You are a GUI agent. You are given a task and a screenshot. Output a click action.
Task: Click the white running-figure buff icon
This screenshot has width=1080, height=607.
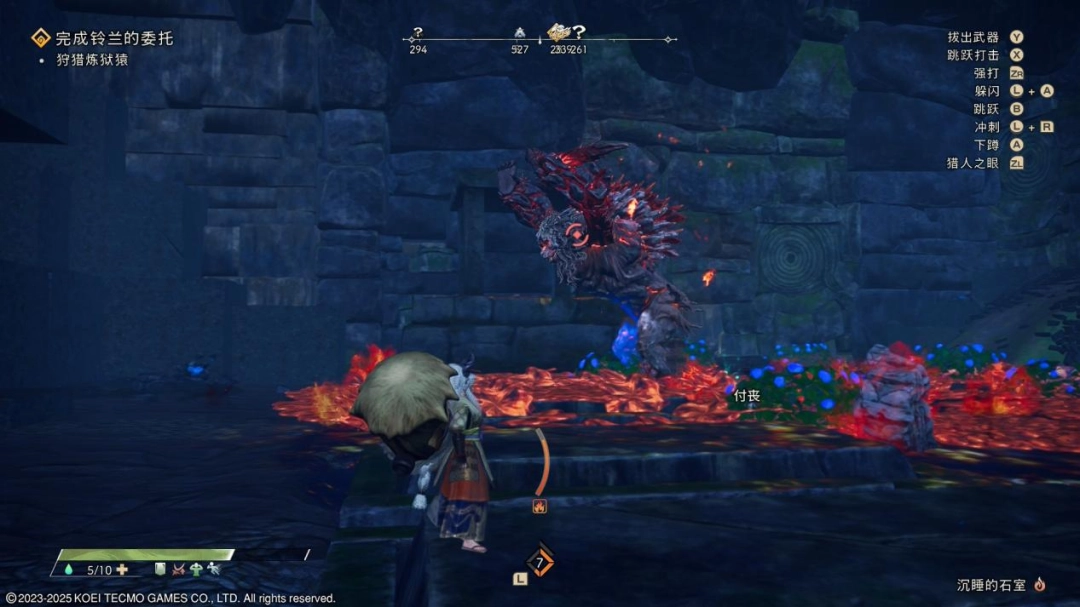point(213,570)
